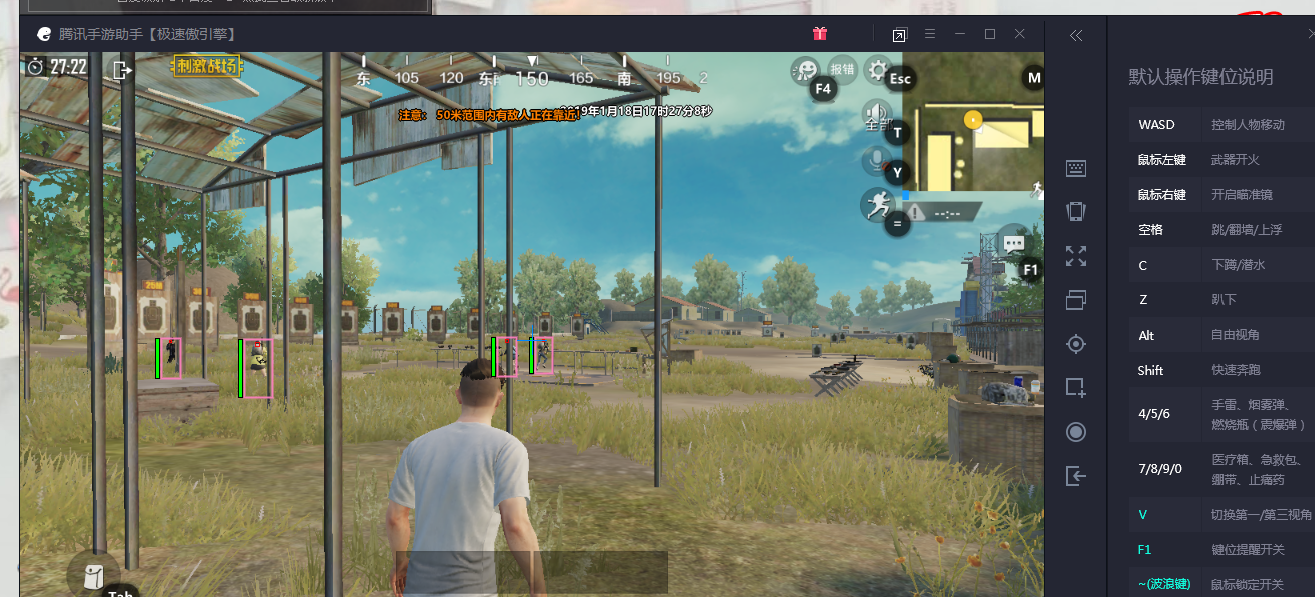Open the backpack icon
Image resolution: width=1315 pixels, height=597 pixels.
click(x=93, y=577)
